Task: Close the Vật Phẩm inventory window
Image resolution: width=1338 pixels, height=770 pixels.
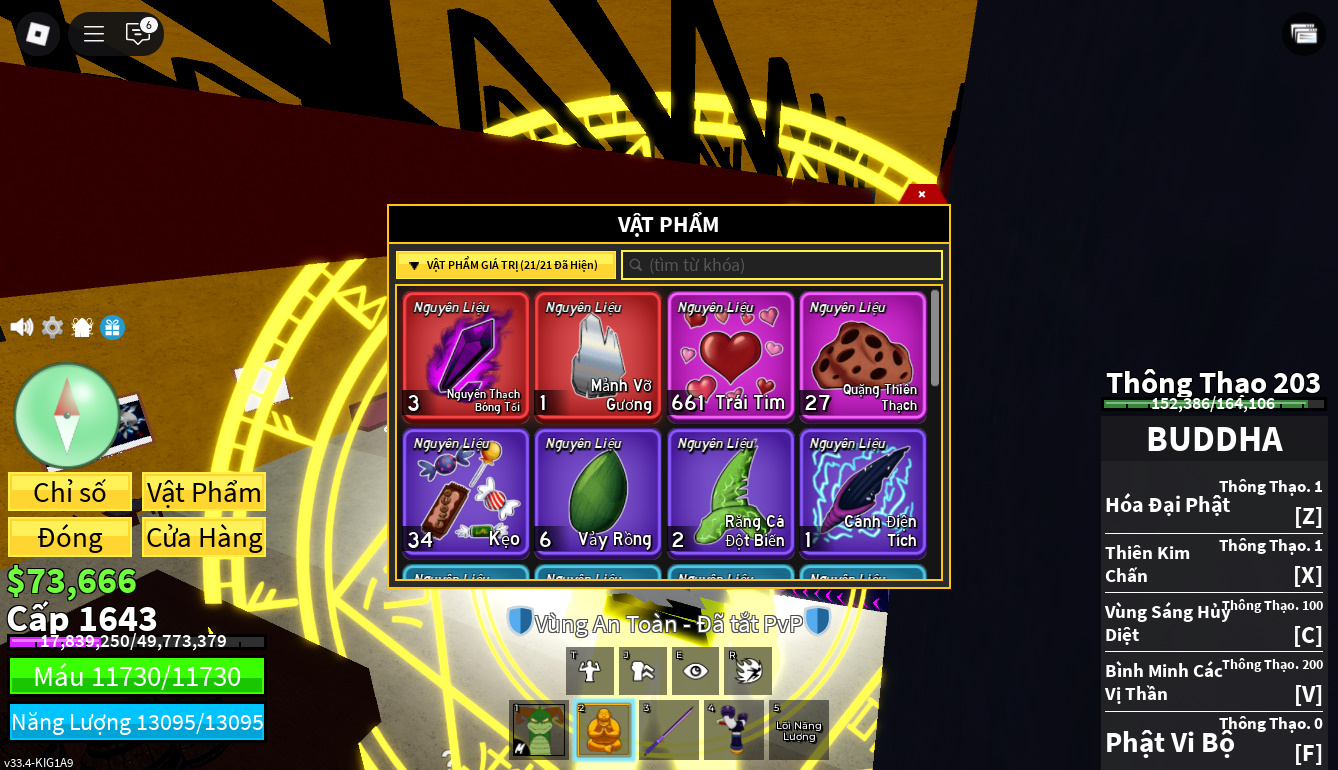Action: [921, 194]
